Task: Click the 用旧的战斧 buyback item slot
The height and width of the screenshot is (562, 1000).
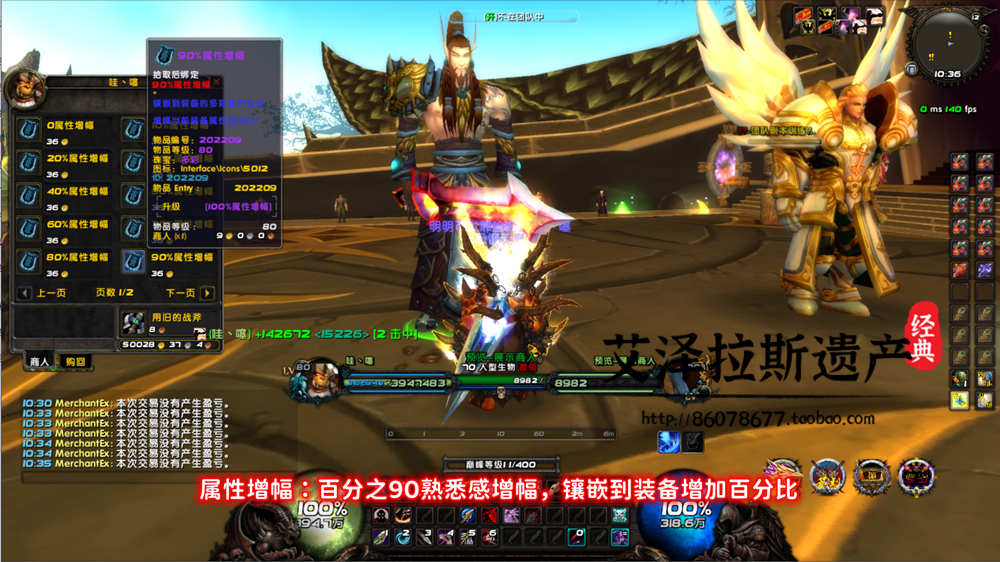Action: [x=134, y=323]
